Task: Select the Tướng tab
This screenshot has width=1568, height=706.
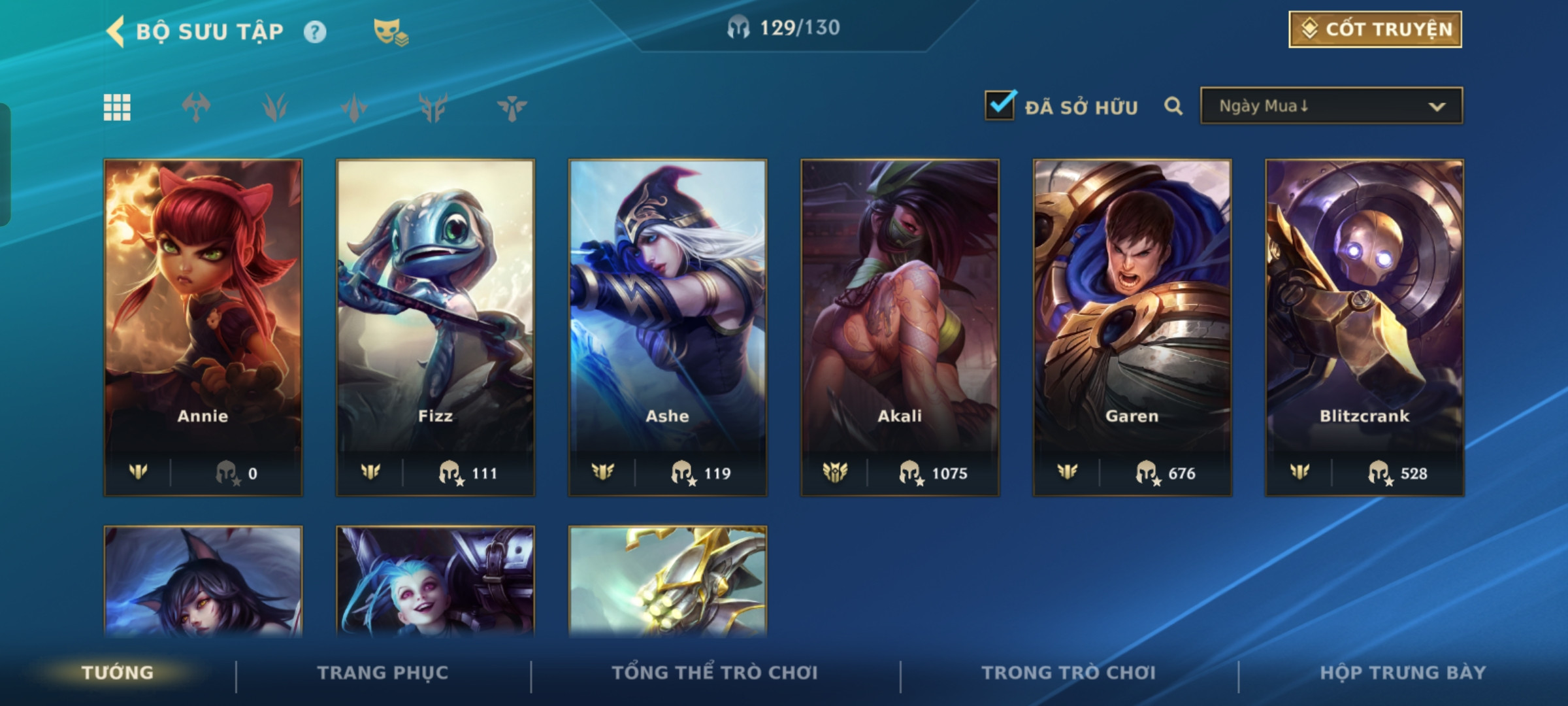Action: 118,673
